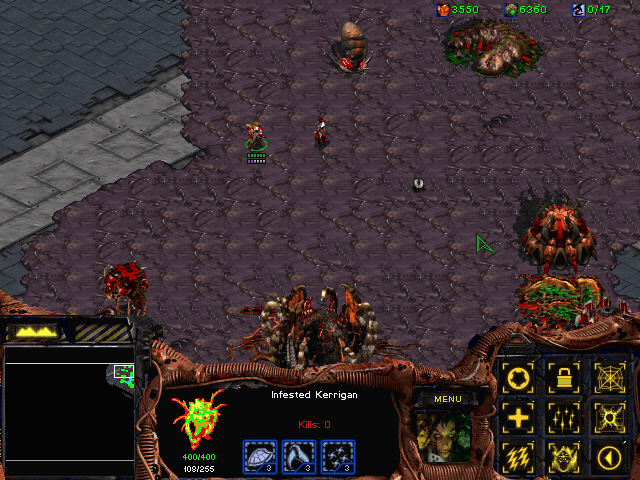Click the minimap
The height and width of the screenshot is (480, 640).
pyautogui.click(x=69, y=410)
